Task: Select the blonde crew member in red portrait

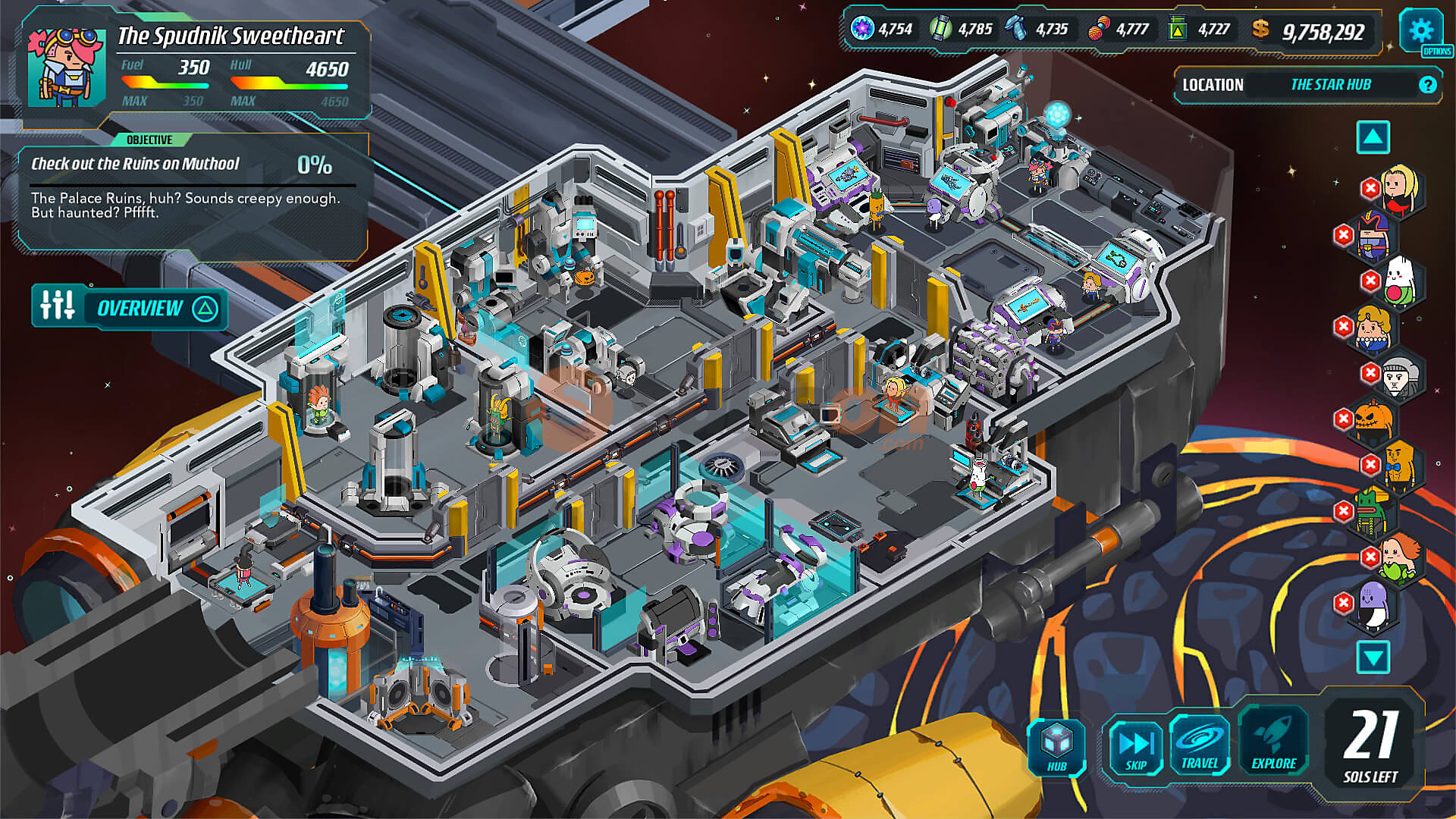Action: coord(1399,190)
